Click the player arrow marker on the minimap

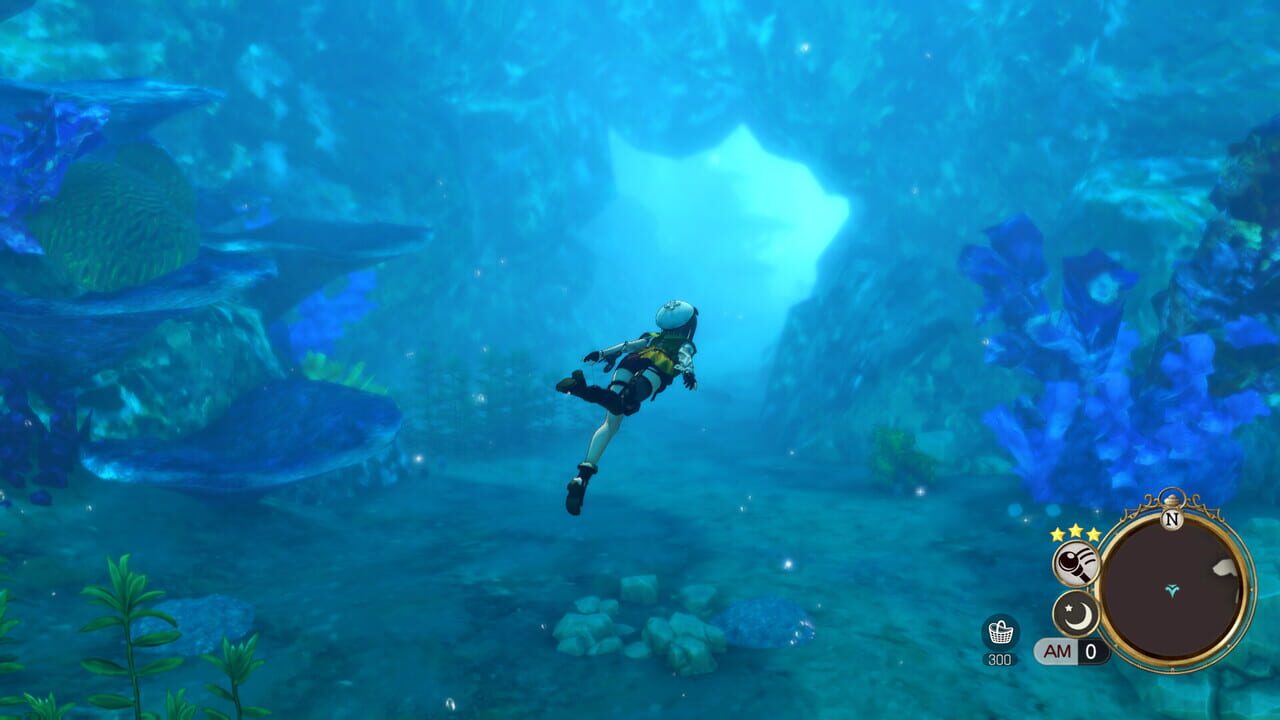[x=1172, y=590]
